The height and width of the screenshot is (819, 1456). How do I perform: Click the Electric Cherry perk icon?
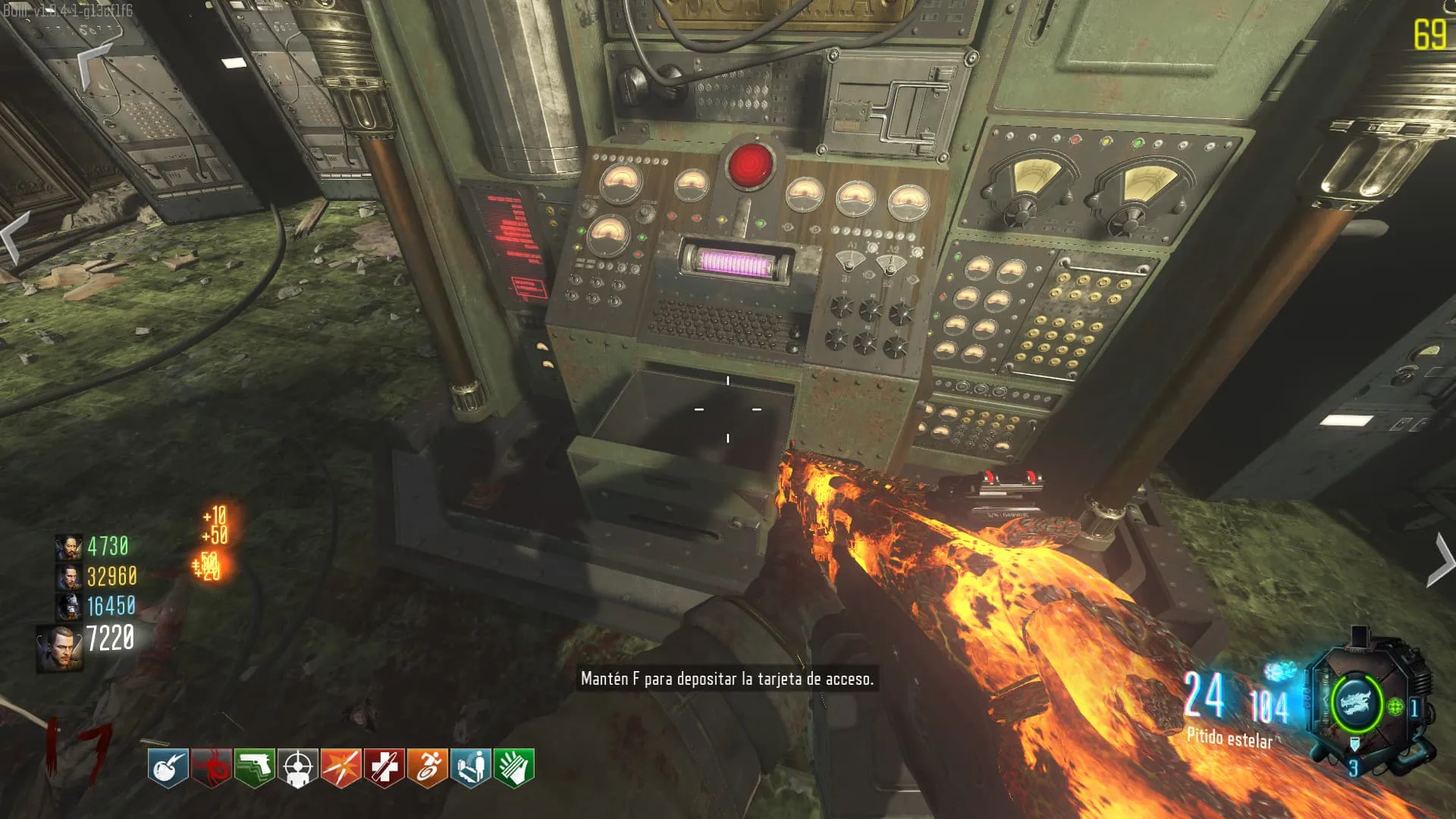(x=168, y=767)
